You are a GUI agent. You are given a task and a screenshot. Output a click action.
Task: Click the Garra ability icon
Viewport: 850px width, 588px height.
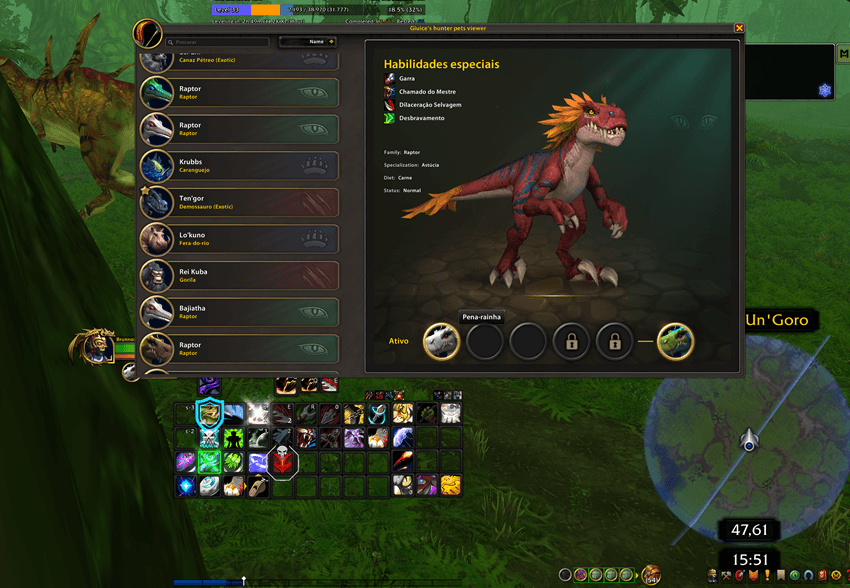point(390,78)
